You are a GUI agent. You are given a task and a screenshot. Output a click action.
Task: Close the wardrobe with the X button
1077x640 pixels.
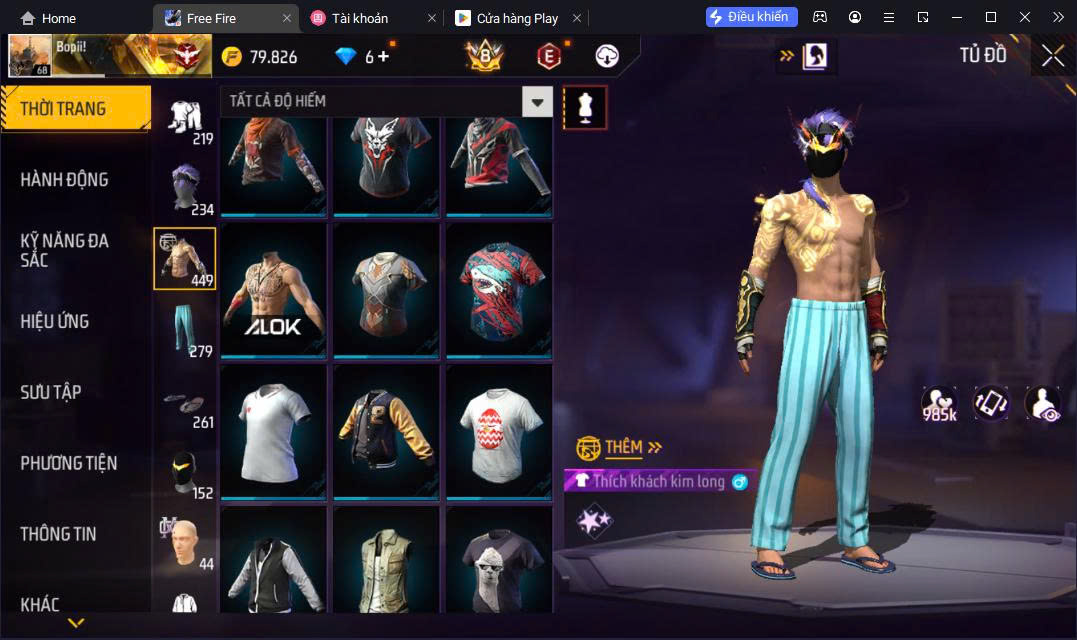pyautogui.click(x=1053, y=56)
